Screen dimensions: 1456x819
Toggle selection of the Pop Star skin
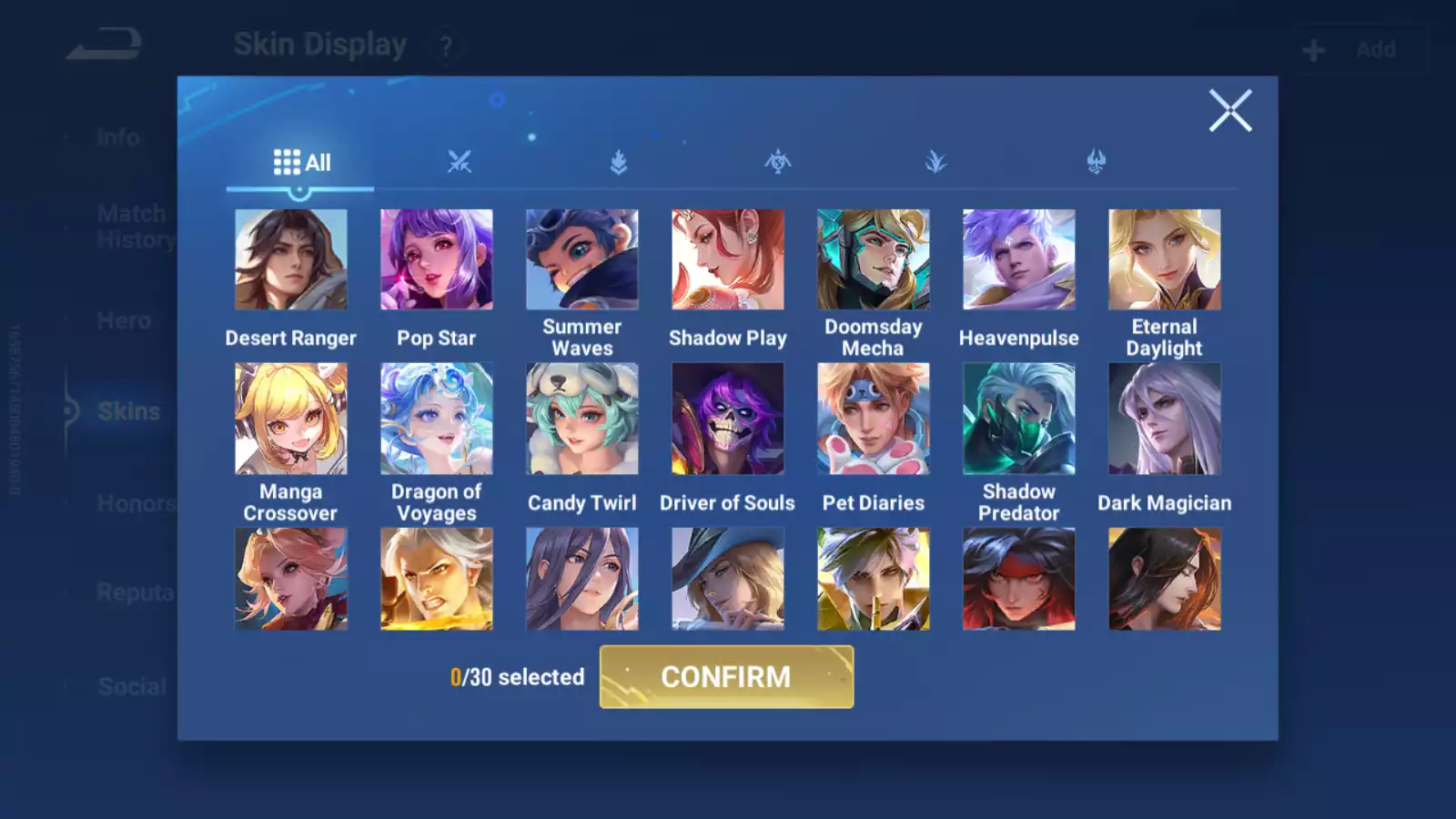click(x=436, y=258)
